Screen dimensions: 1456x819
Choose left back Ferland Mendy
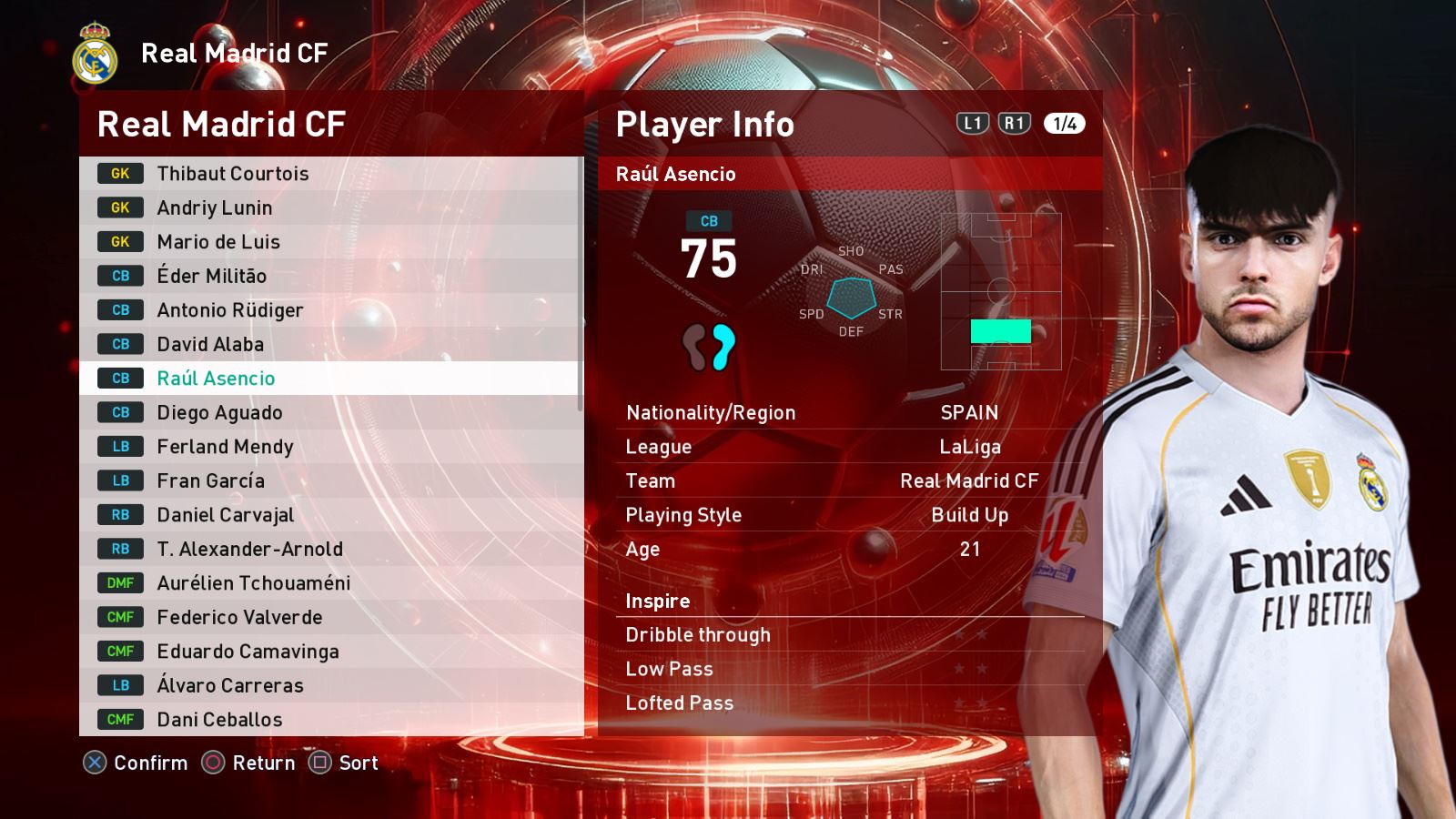pos(328,447)
